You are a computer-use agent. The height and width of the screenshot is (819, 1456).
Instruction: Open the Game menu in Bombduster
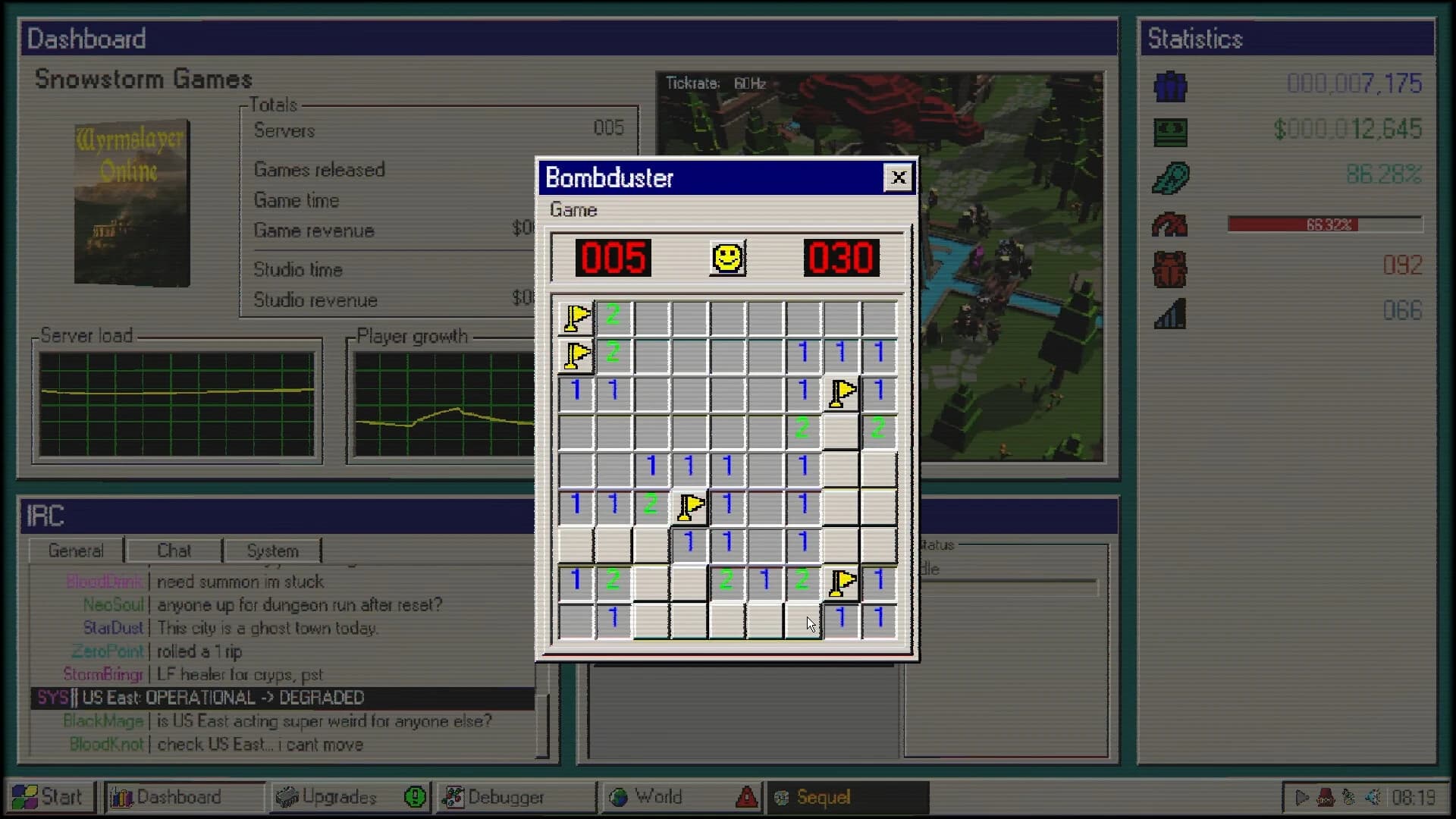573,210
